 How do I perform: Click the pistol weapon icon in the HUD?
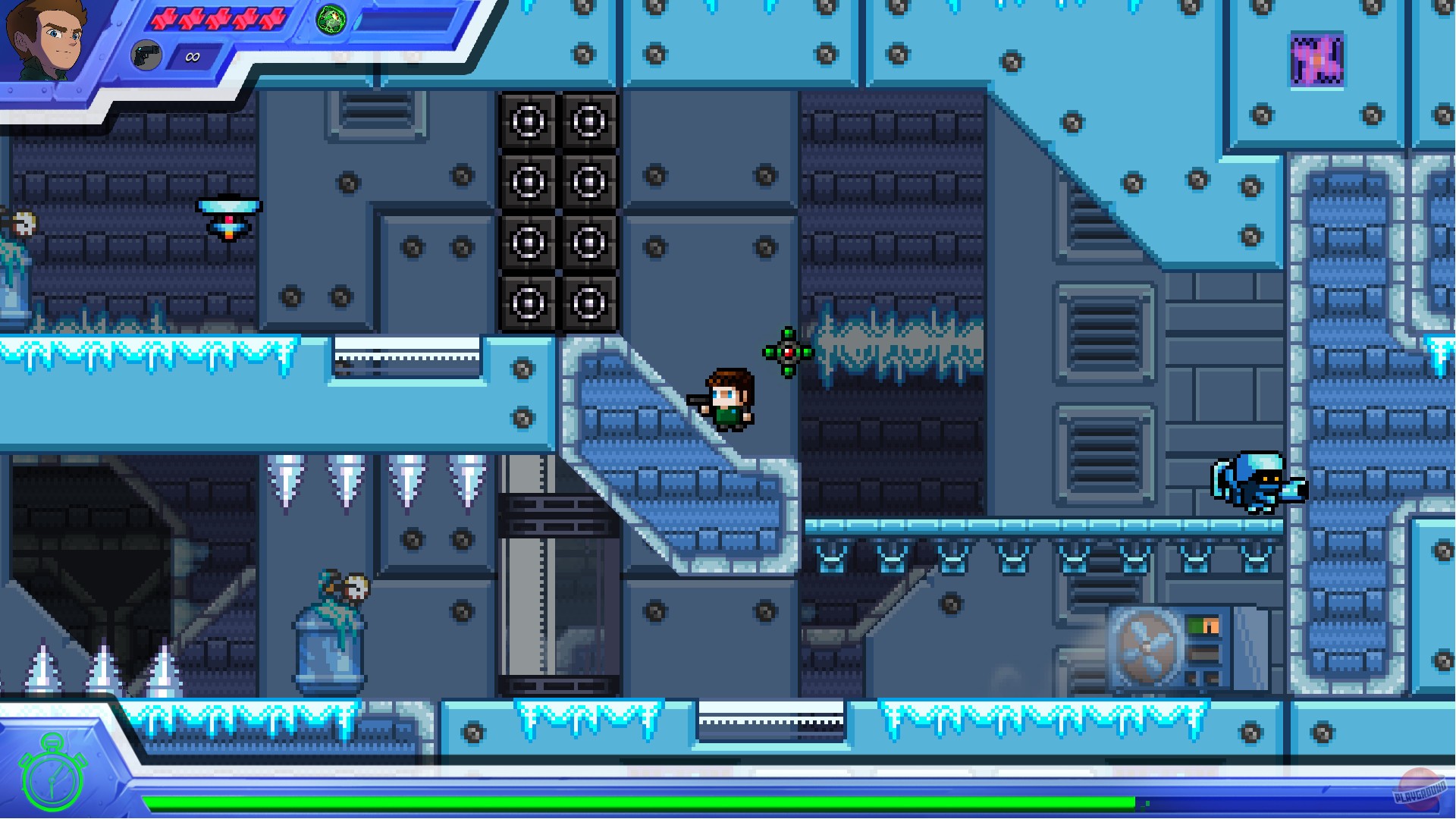point(146,55)
